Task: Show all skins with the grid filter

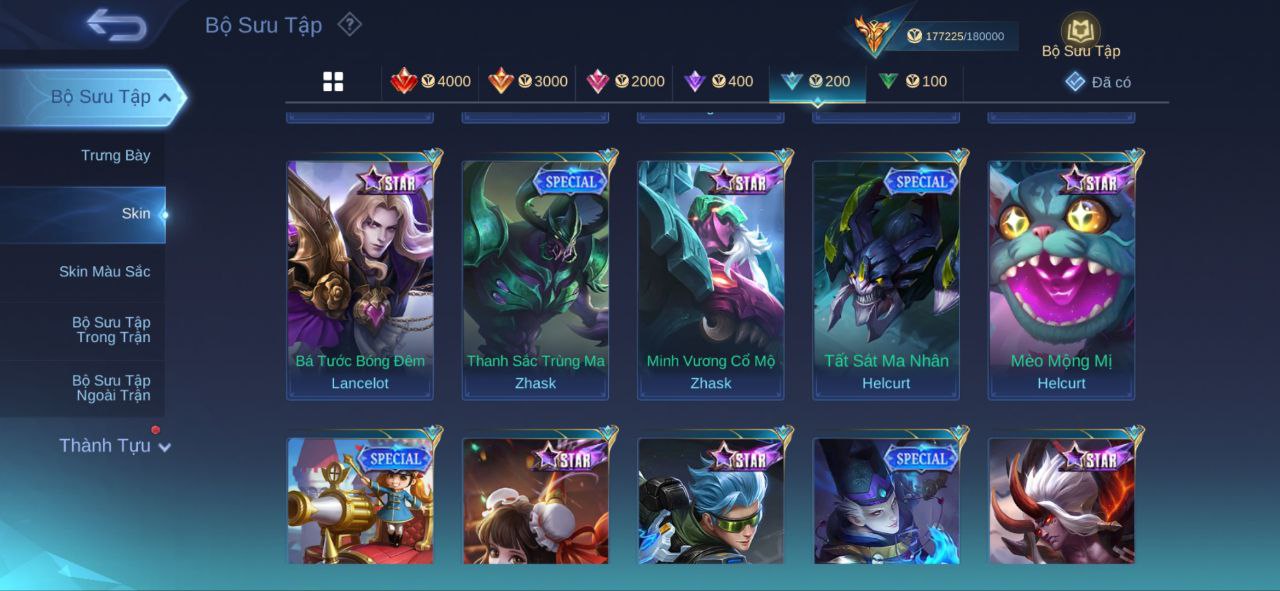Action: 333,82
